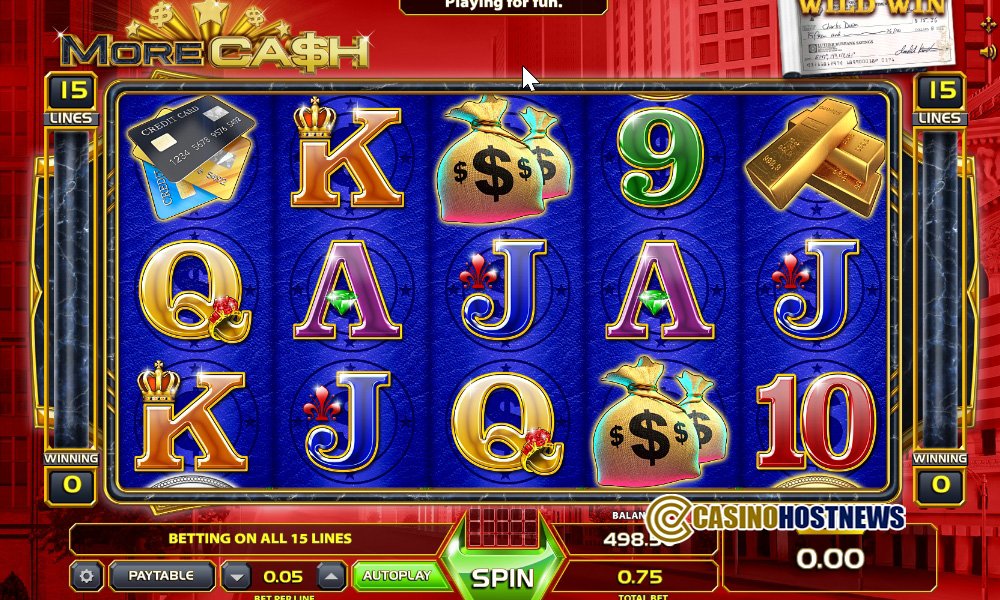Click the left 15 Lines indicator

(x=70, y=99)
